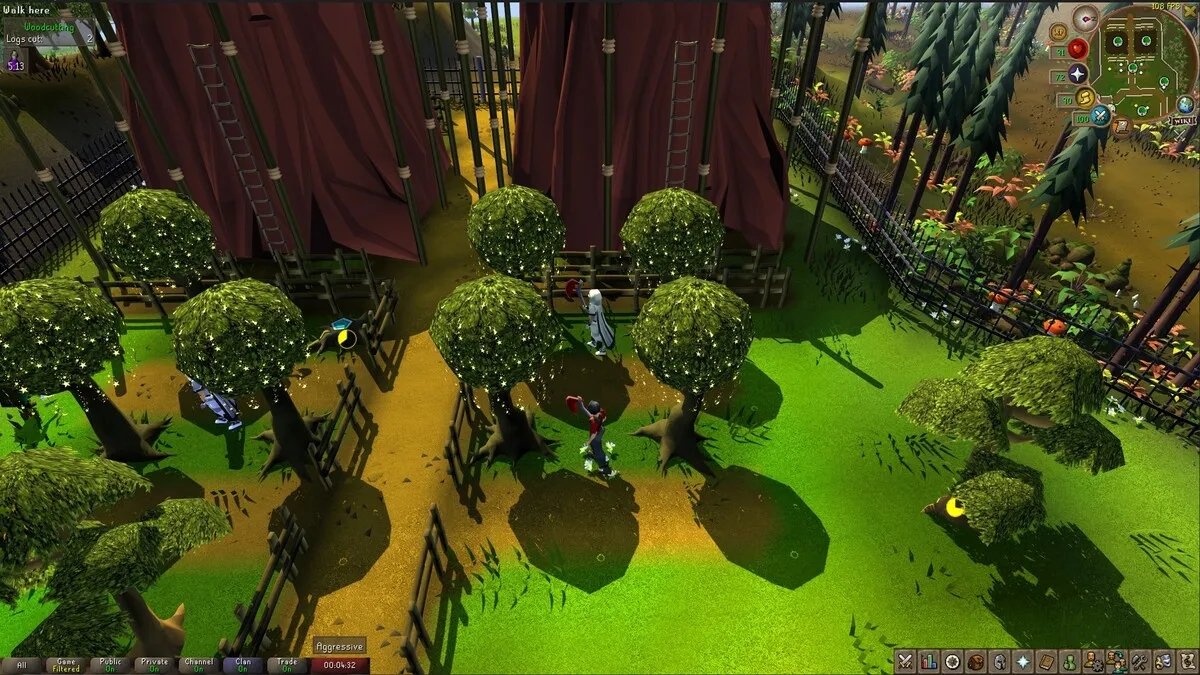
Task: Open the Worn Equipment helmet tab
Action: pos(999,661)
